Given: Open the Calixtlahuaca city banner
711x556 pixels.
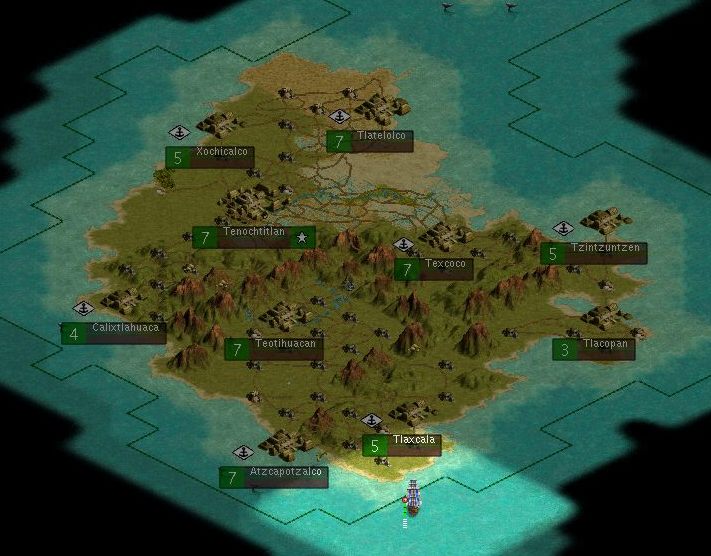Looking at the screenshot, I should (114, 333).
